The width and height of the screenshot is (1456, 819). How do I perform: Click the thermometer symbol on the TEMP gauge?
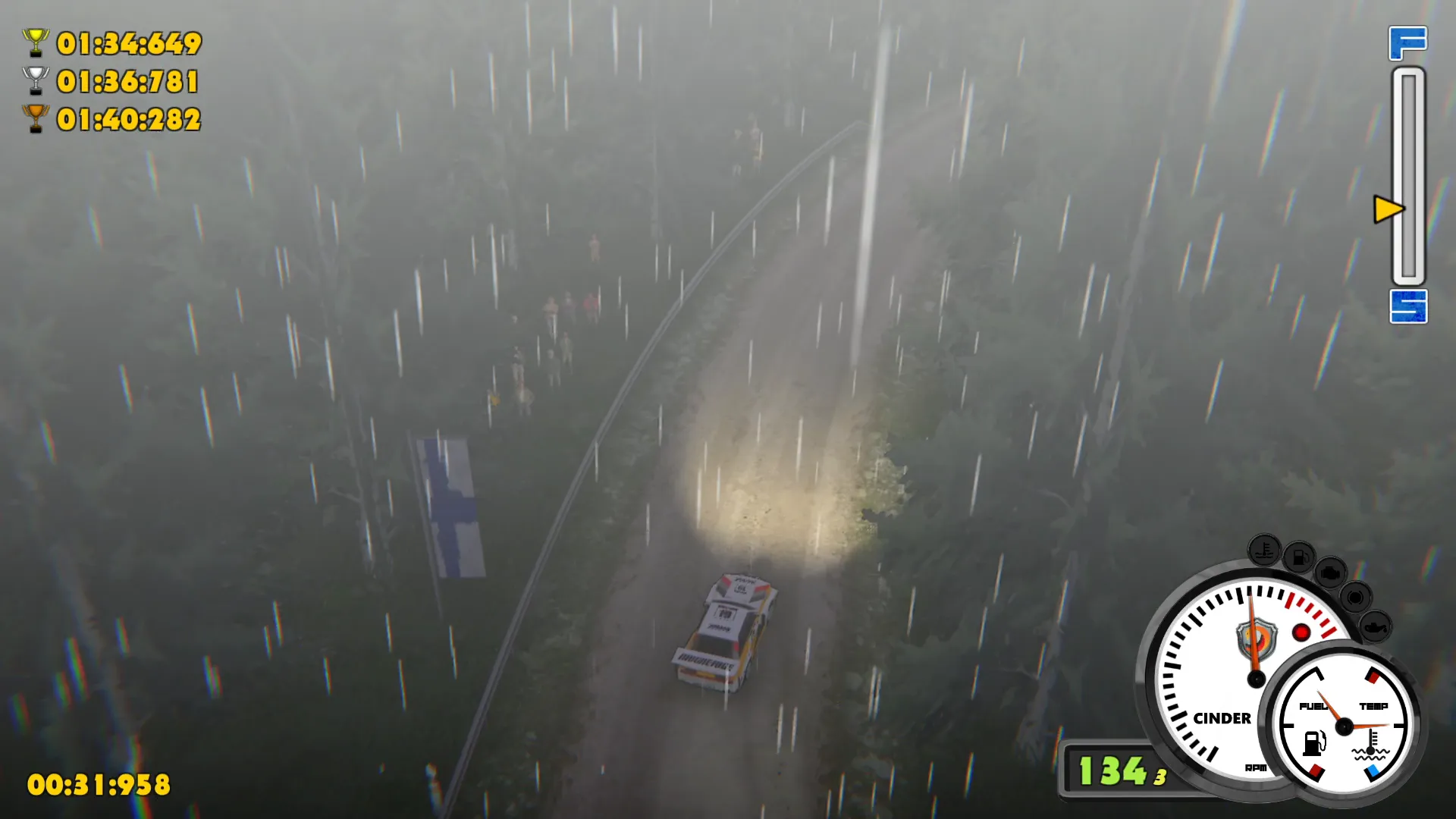(x=1371, y=742)
